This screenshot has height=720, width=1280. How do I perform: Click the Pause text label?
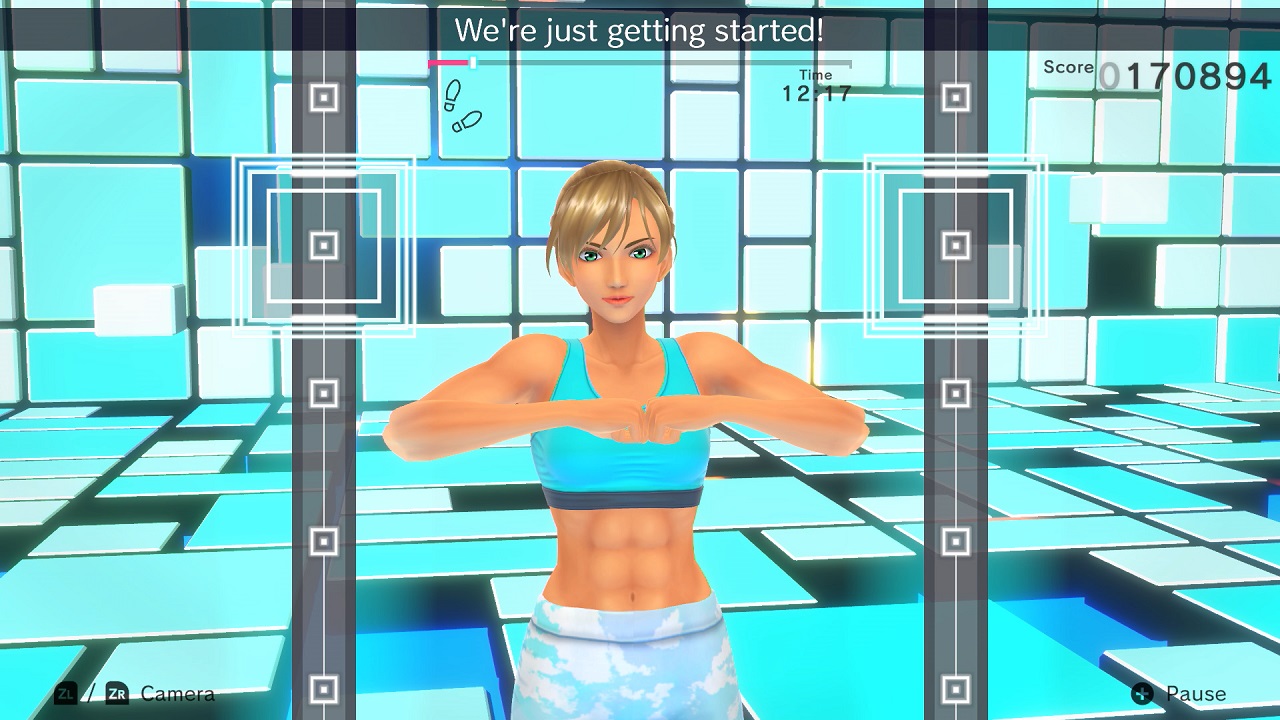[1196, 693]
